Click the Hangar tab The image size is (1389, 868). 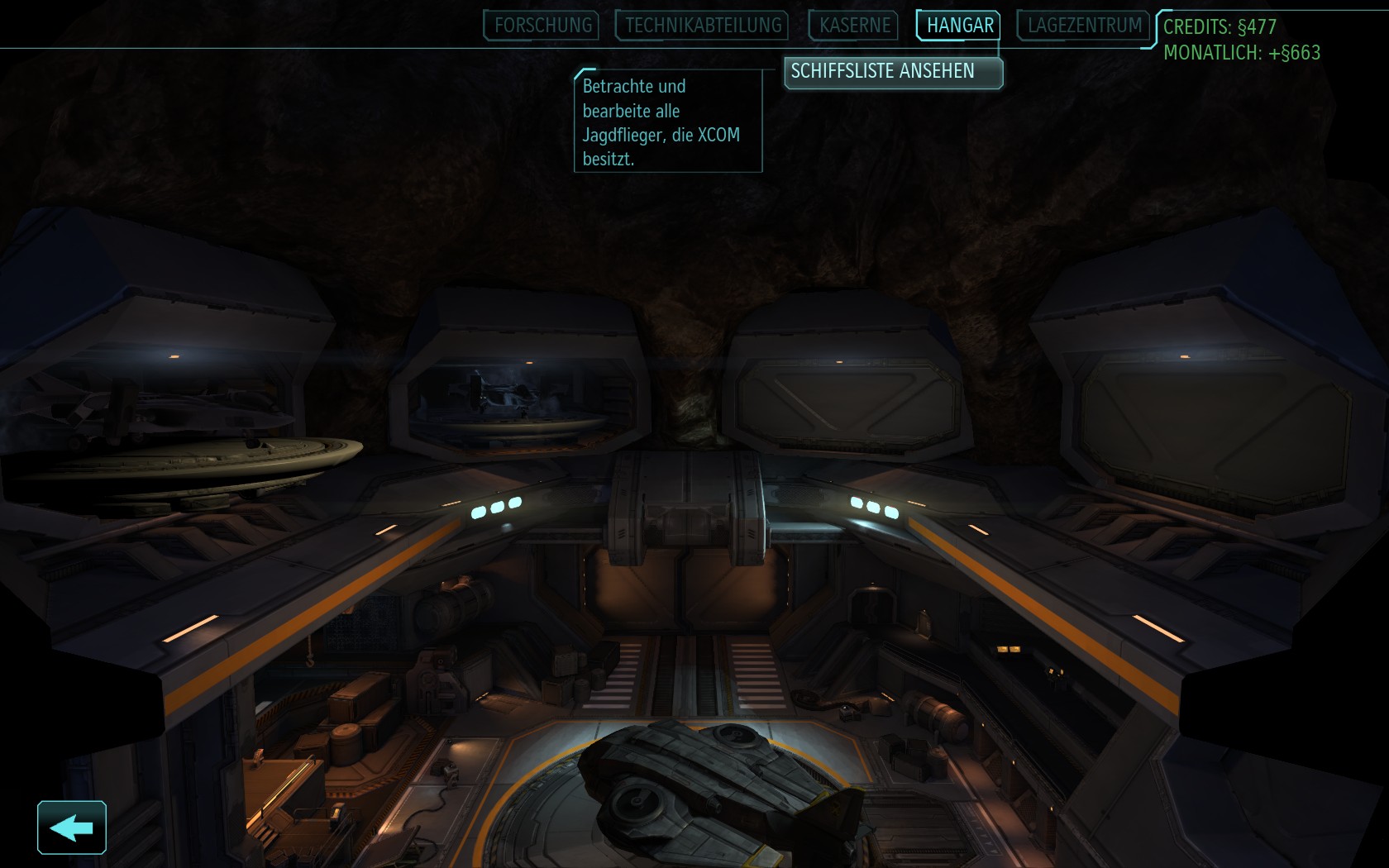click(959, 26)
